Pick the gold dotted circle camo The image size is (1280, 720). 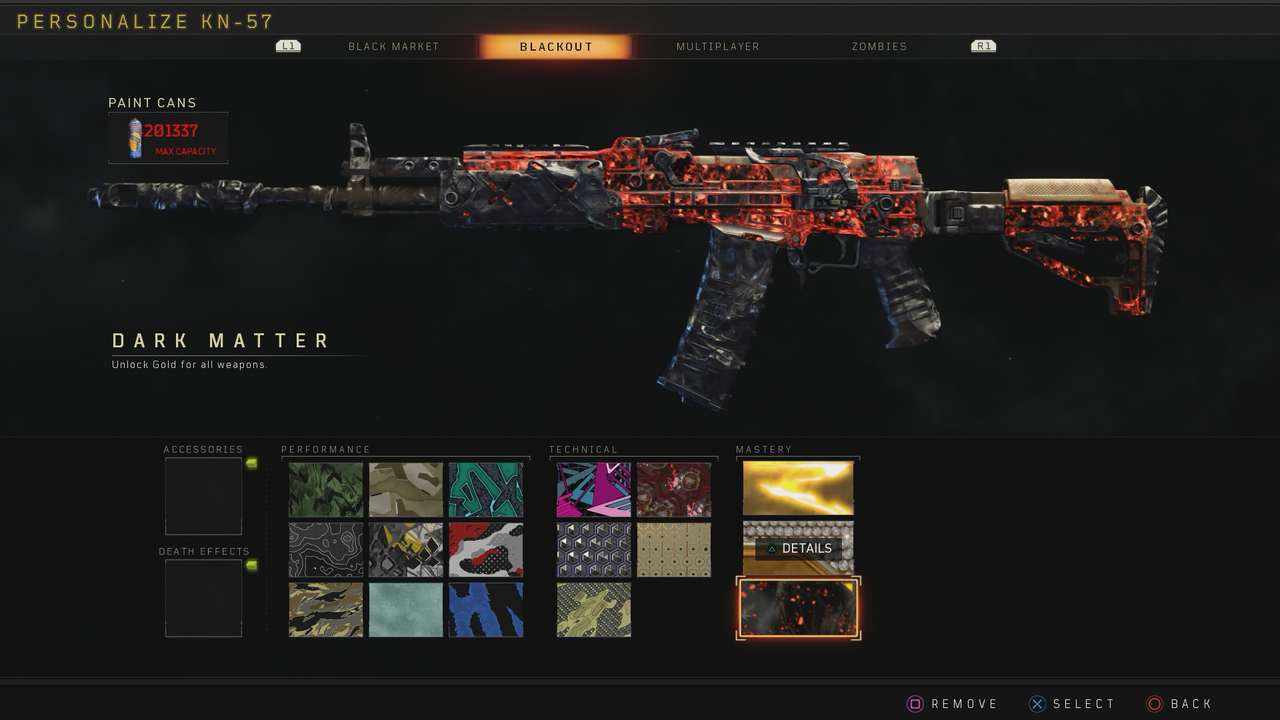click(674, 549)
